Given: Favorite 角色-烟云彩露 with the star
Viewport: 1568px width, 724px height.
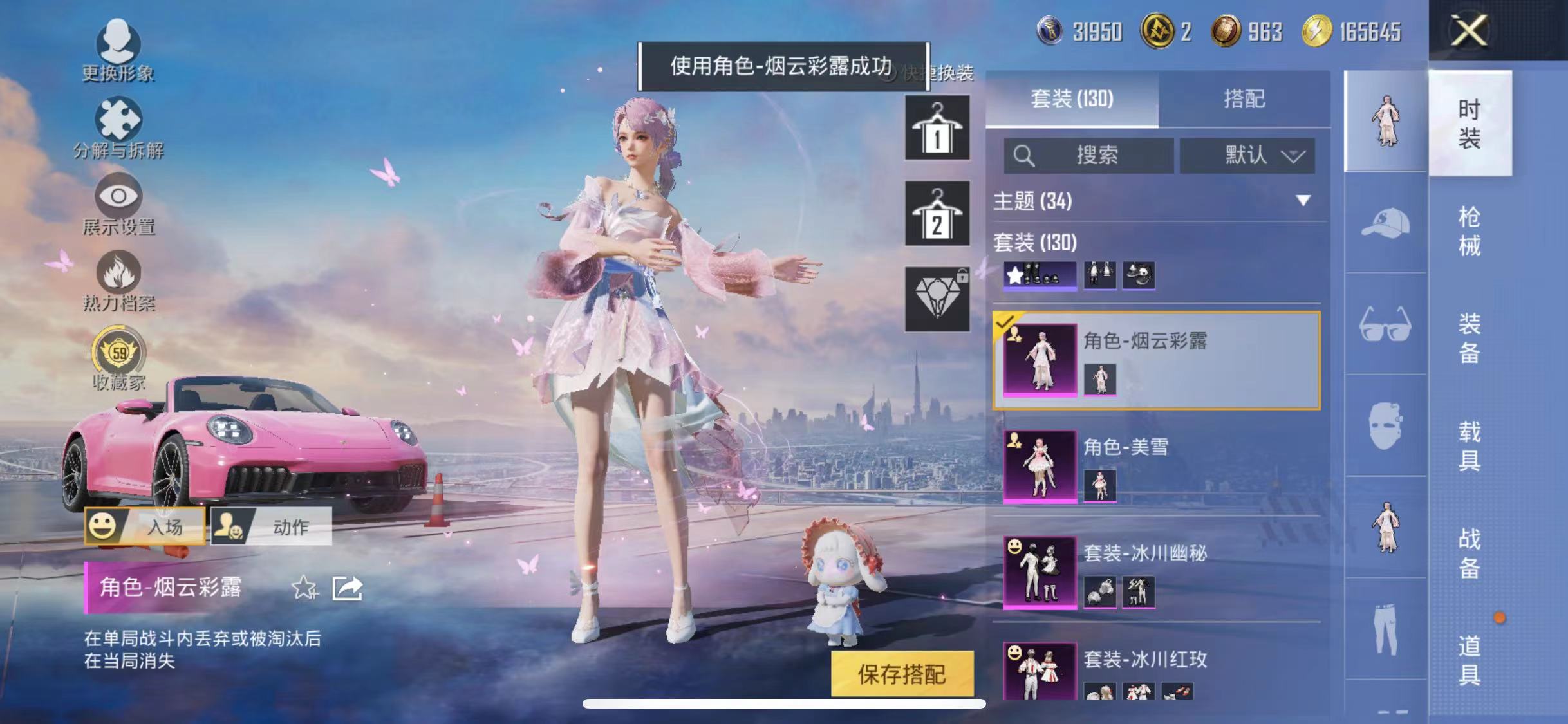Looking at the screenshot, I should pyautogui.click(x=304, y=588).
